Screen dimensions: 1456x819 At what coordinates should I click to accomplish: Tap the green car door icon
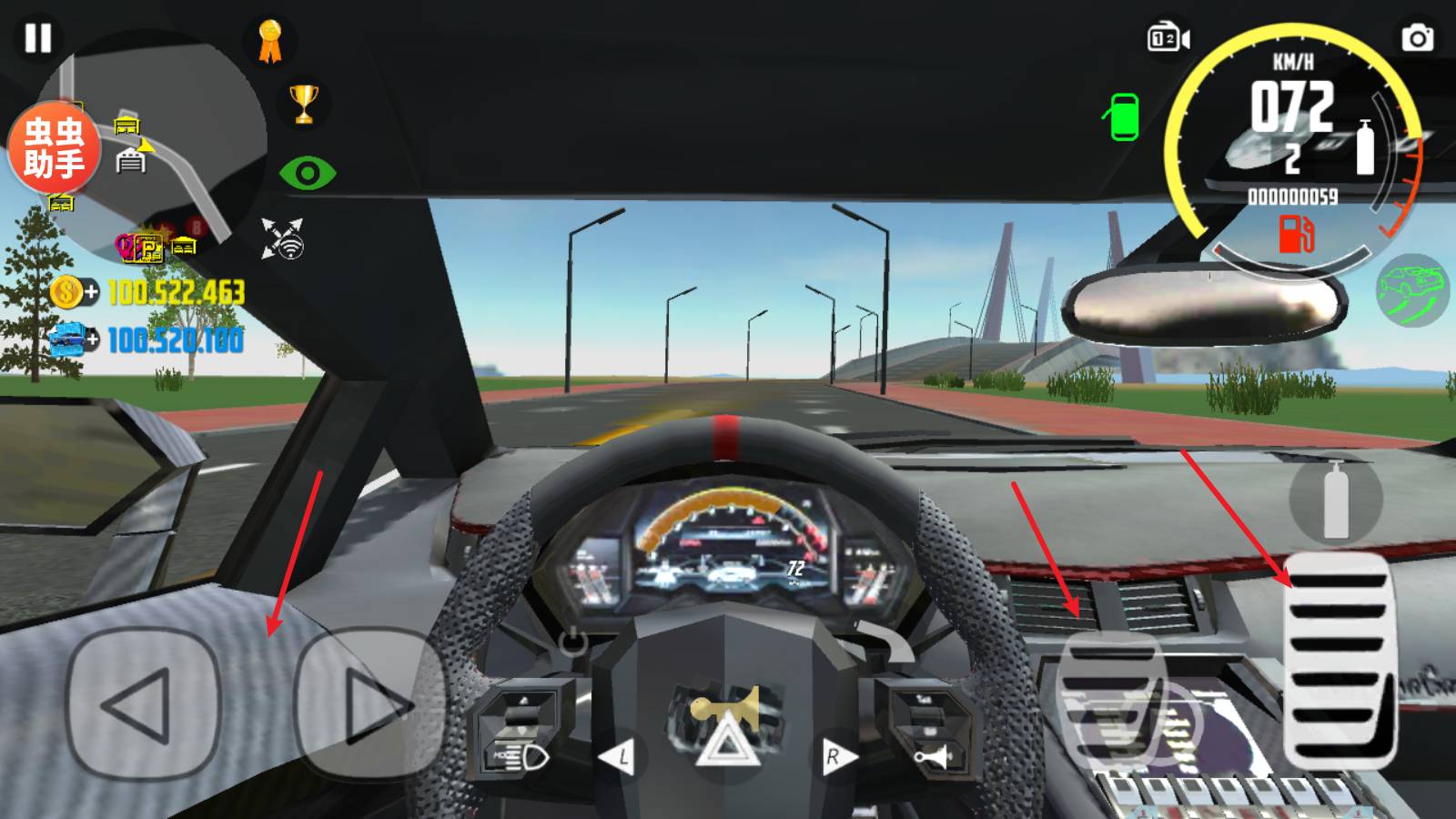click(1124, 117)
